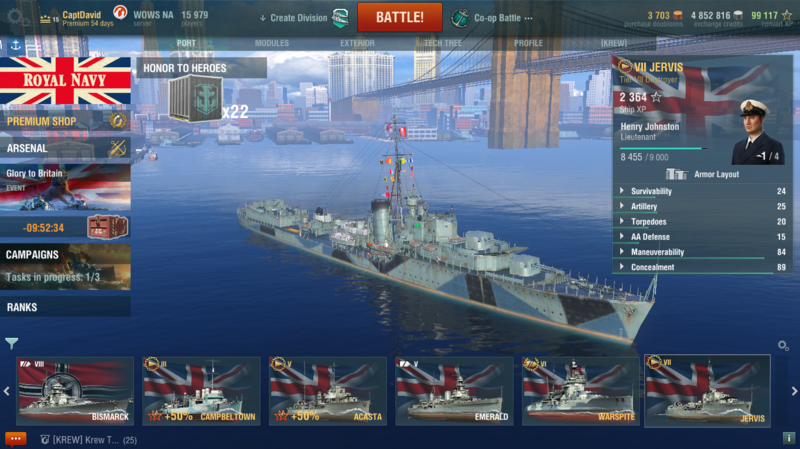This screenshot has height=449, width=800.
Task: Open the Ranks menu entry
Action: tap(65, 307)
